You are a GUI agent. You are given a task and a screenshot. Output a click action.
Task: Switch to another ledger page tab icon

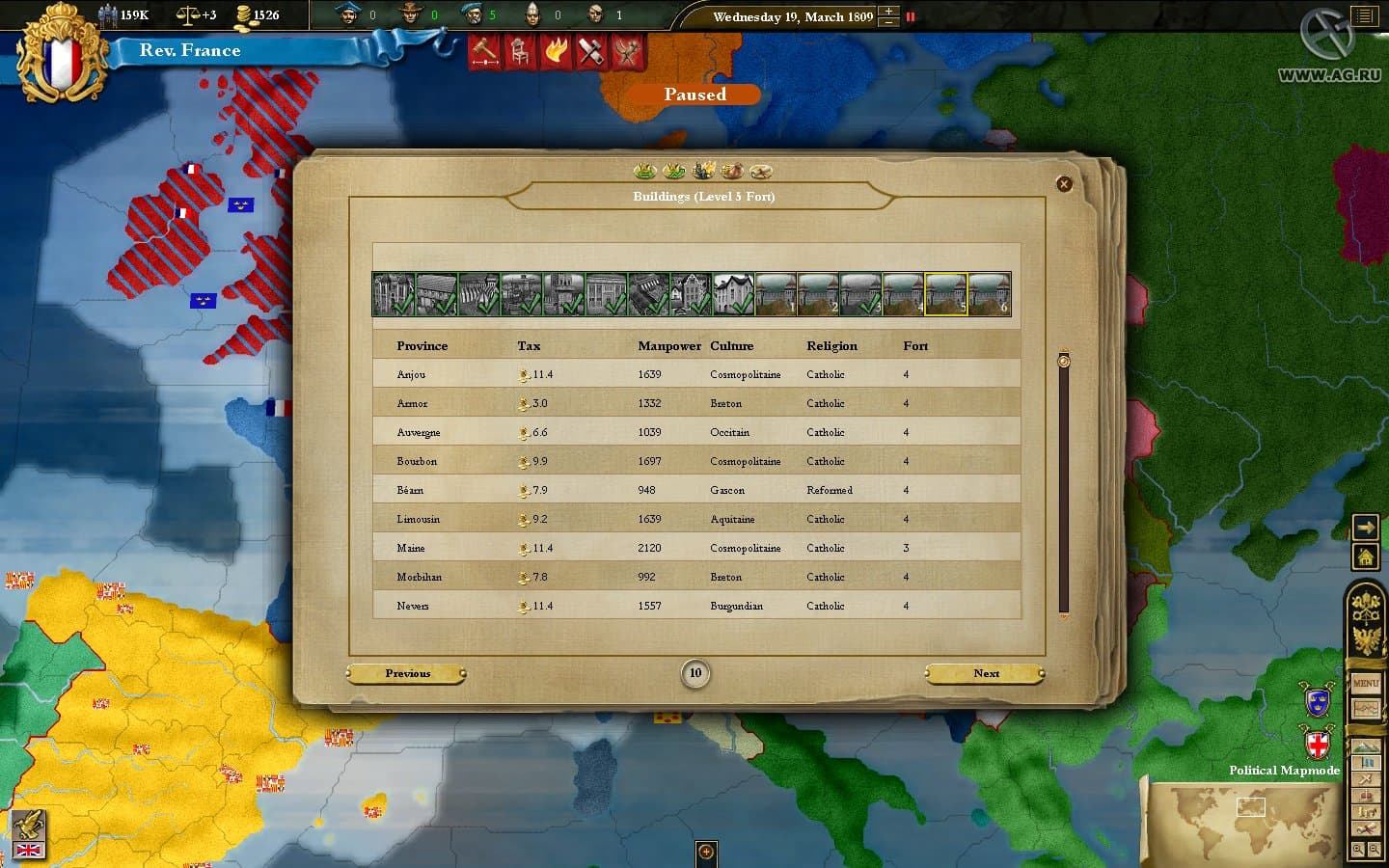675,171
